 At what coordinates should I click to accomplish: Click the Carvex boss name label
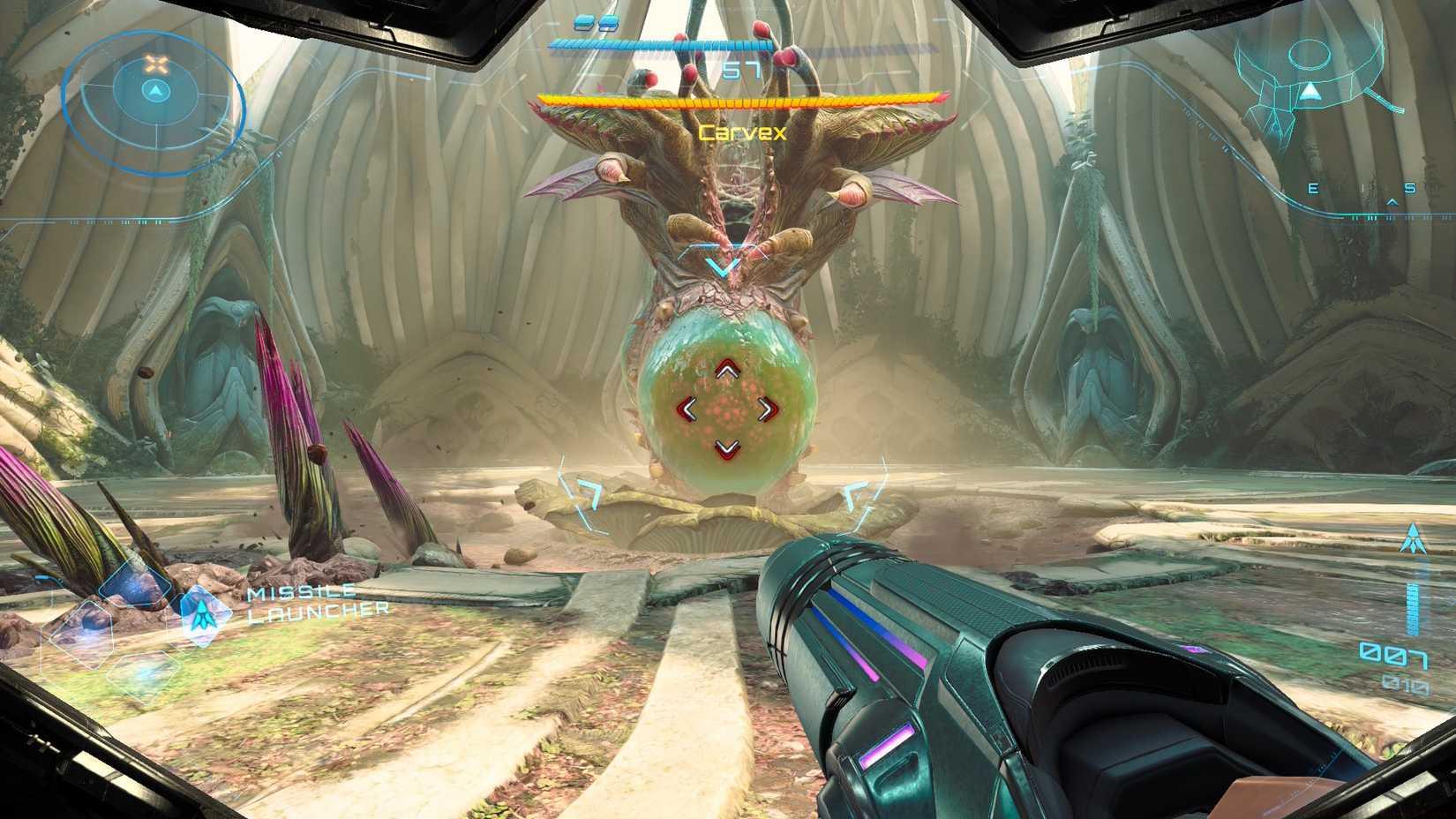click(x=742, y=131)
